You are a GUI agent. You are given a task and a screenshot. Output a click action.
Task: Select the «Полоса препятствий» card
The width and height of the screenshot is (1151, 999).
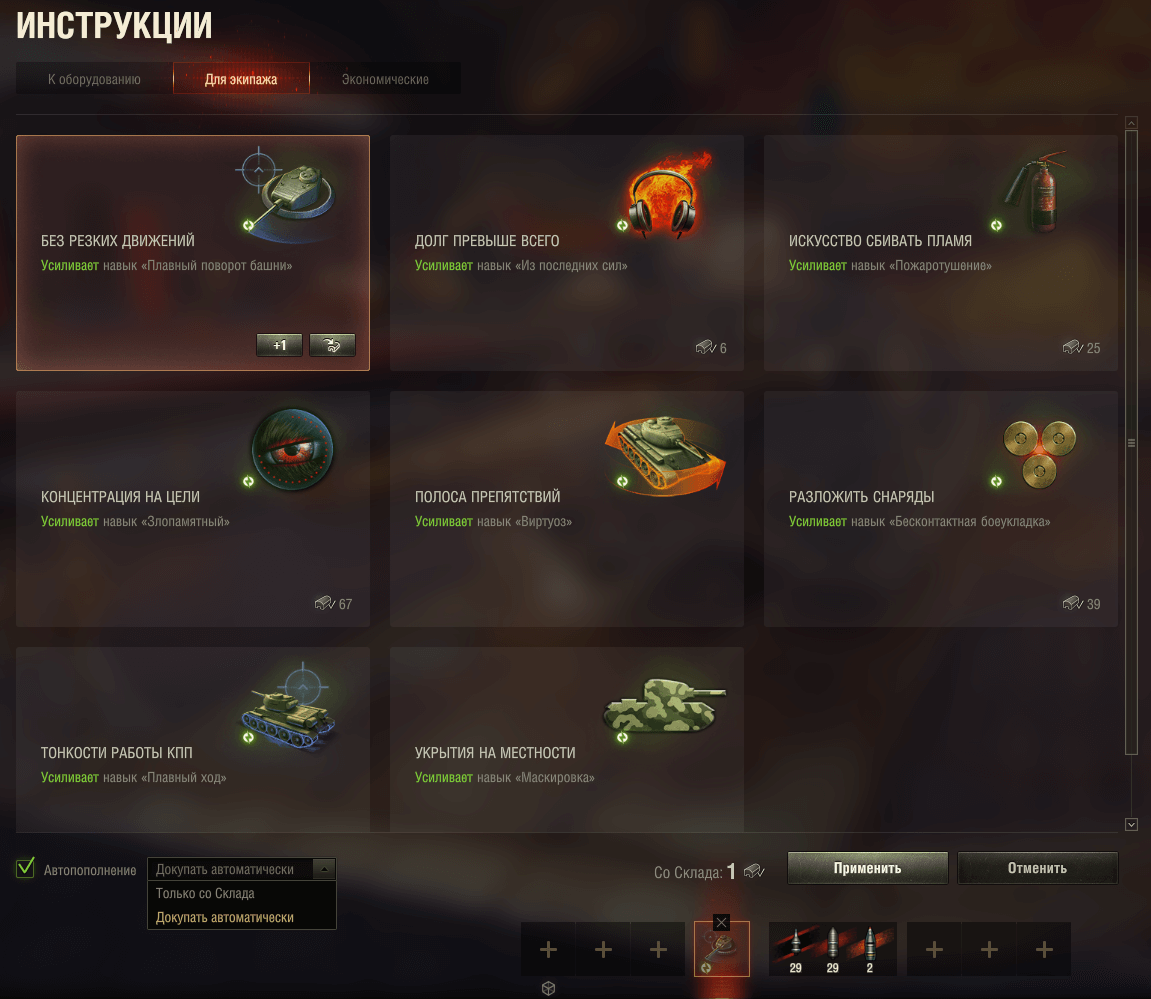click(566, 509)
